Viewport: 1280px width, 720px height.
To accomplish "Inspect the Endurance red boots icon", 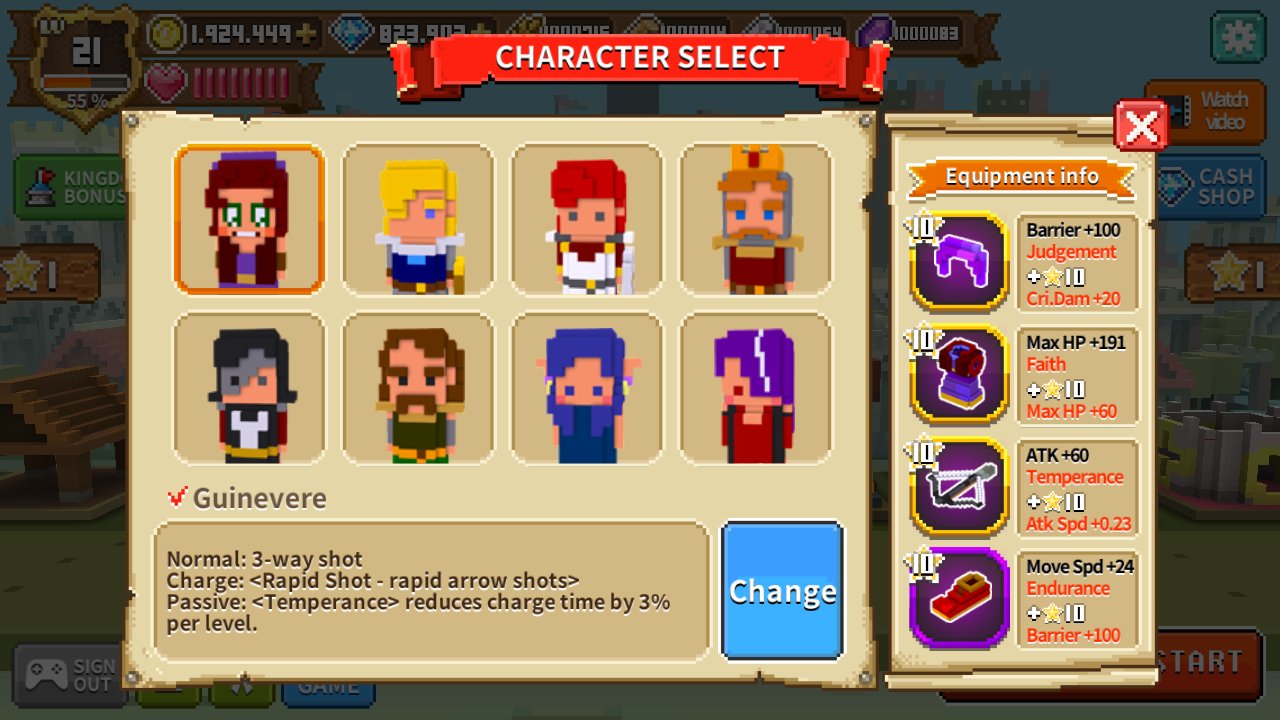I will point(960,598).
